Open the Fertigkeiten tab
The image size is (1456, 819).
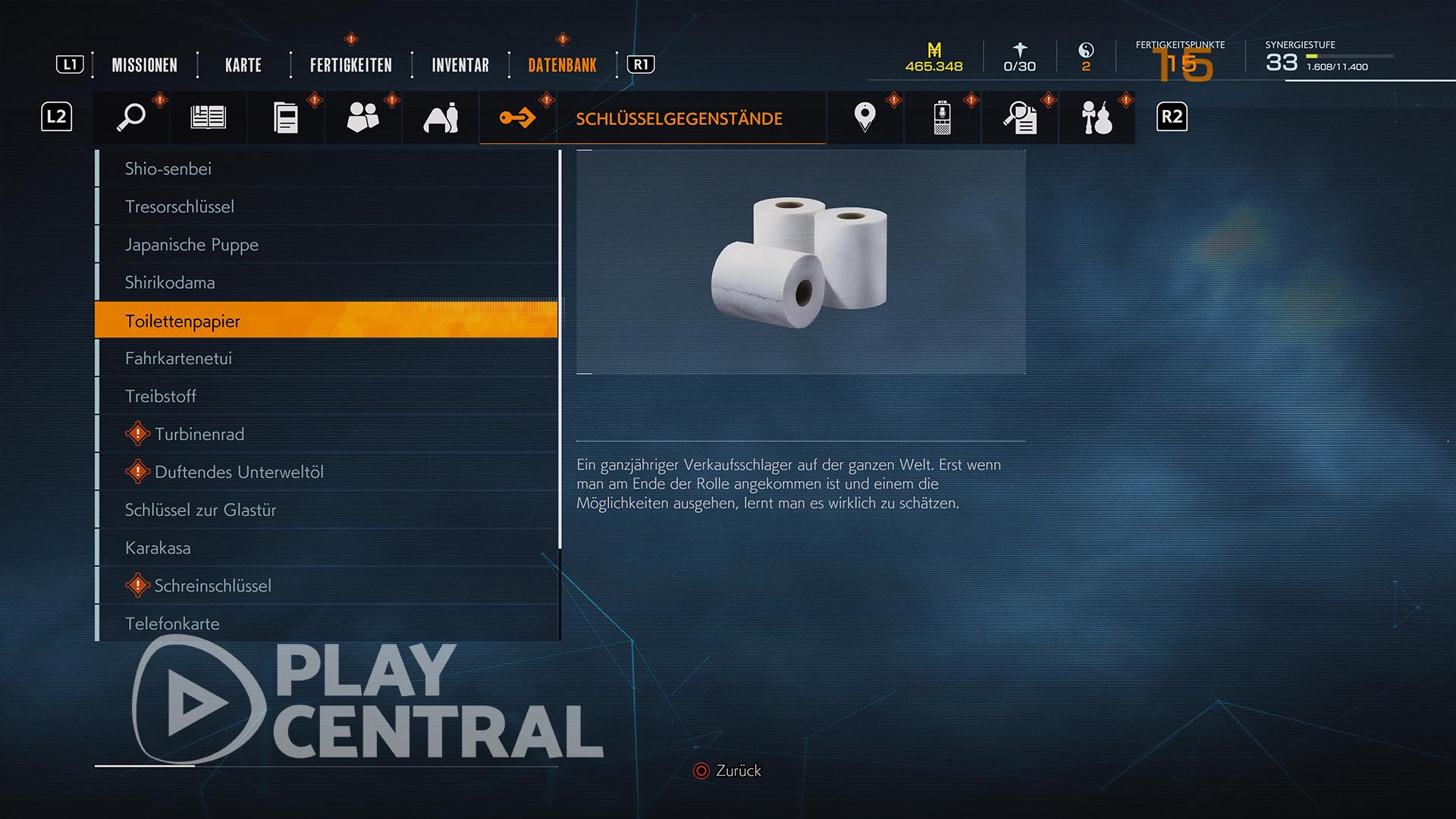[350, 65]
